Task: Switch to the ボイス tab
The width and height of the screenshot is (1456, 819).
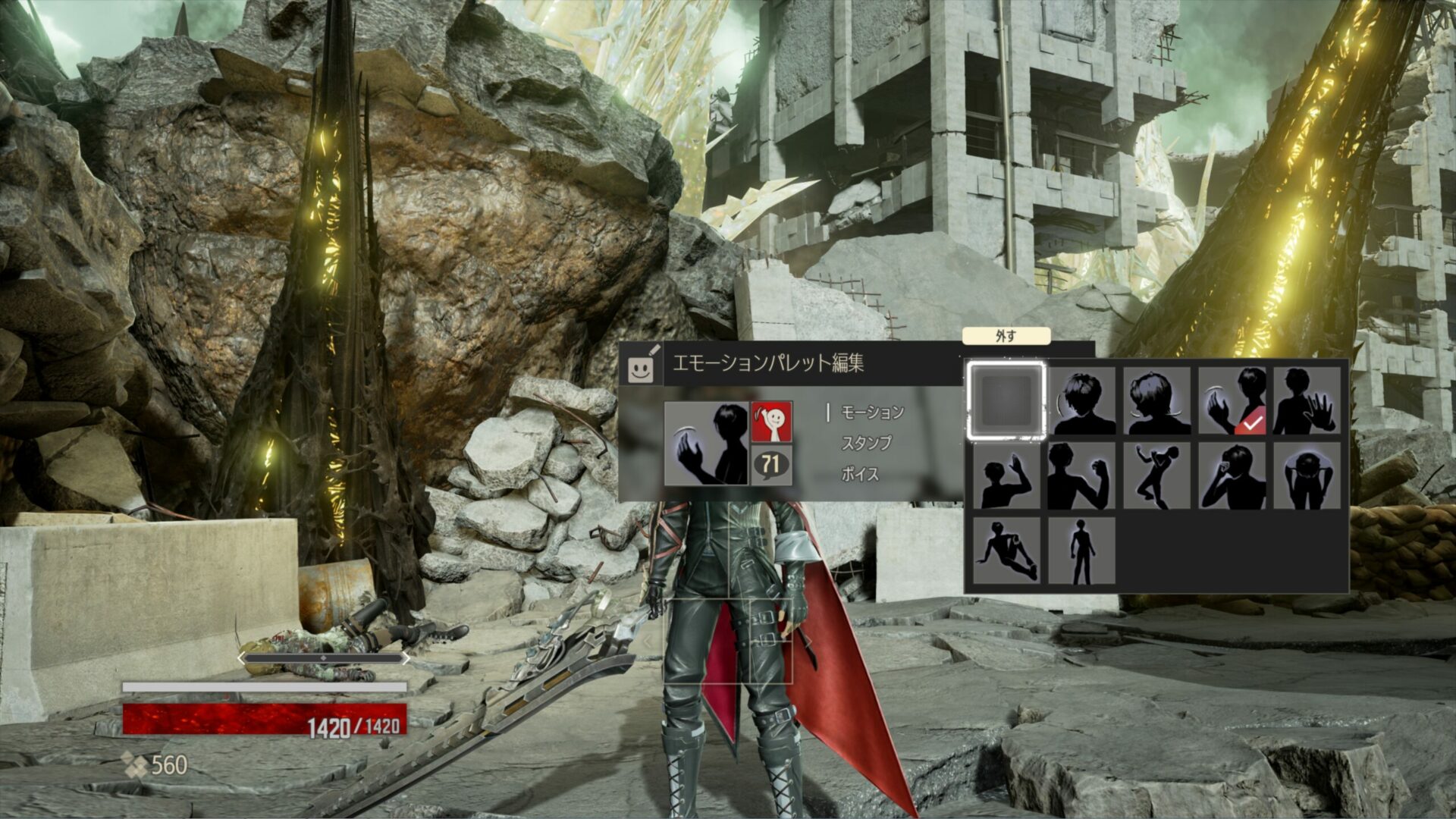Action: click(x=860, y=473)
